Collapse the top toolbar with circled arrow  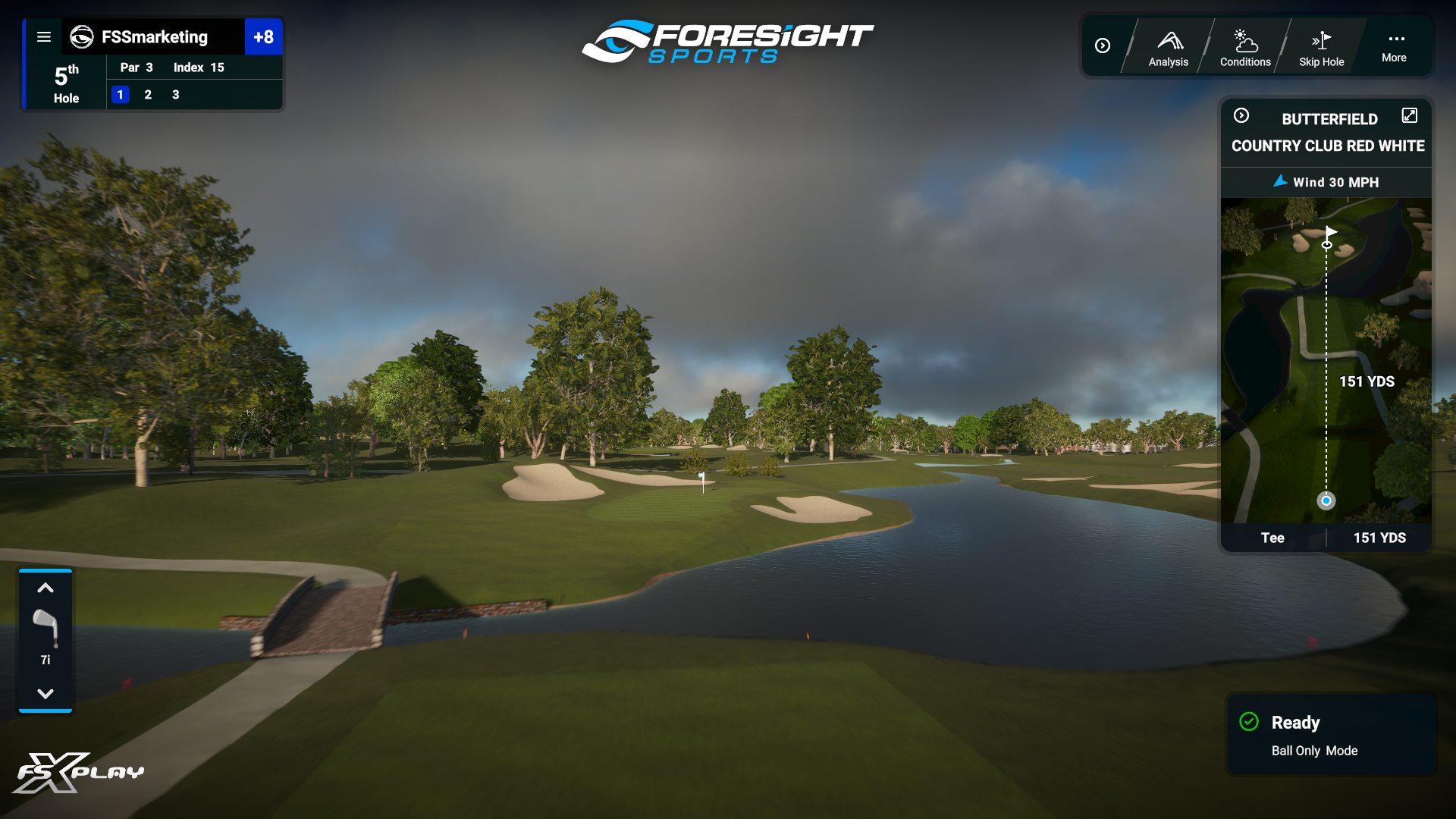point(1103,45)
